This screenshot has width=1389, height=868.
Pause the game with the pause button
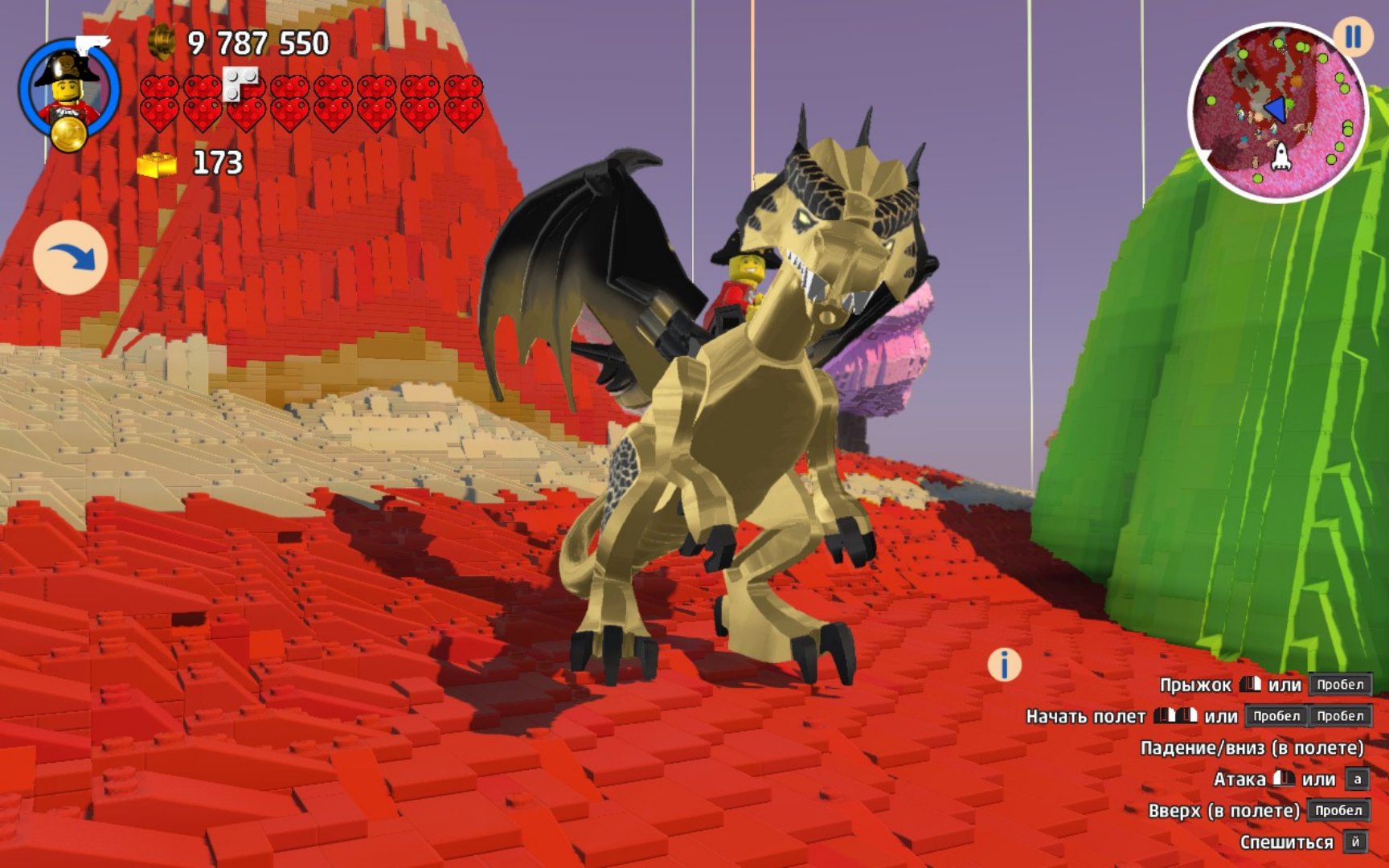coord(1354,37)
